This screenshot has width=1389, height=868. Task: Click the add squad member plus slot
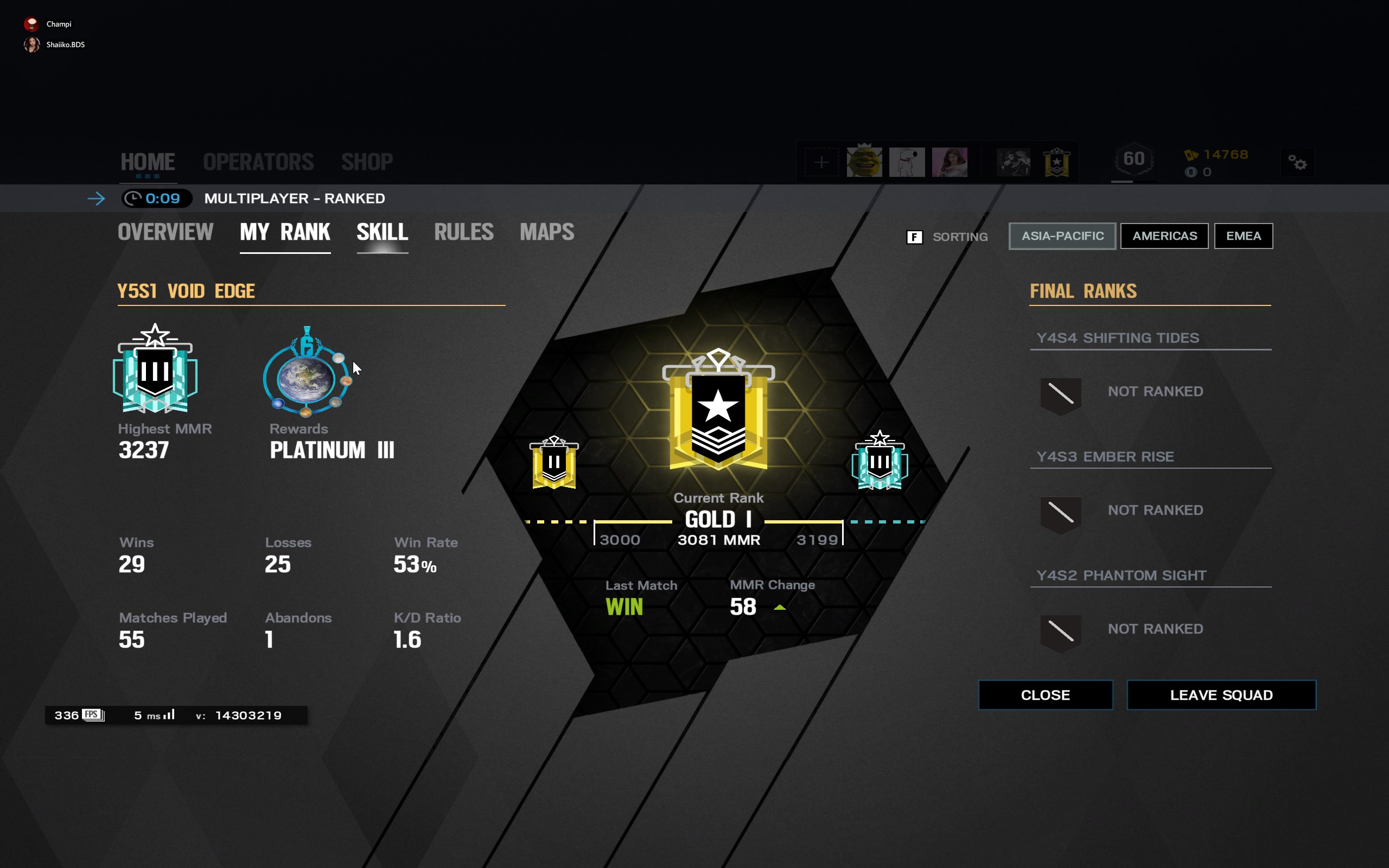pyautogui.click(x=821, y=162)
